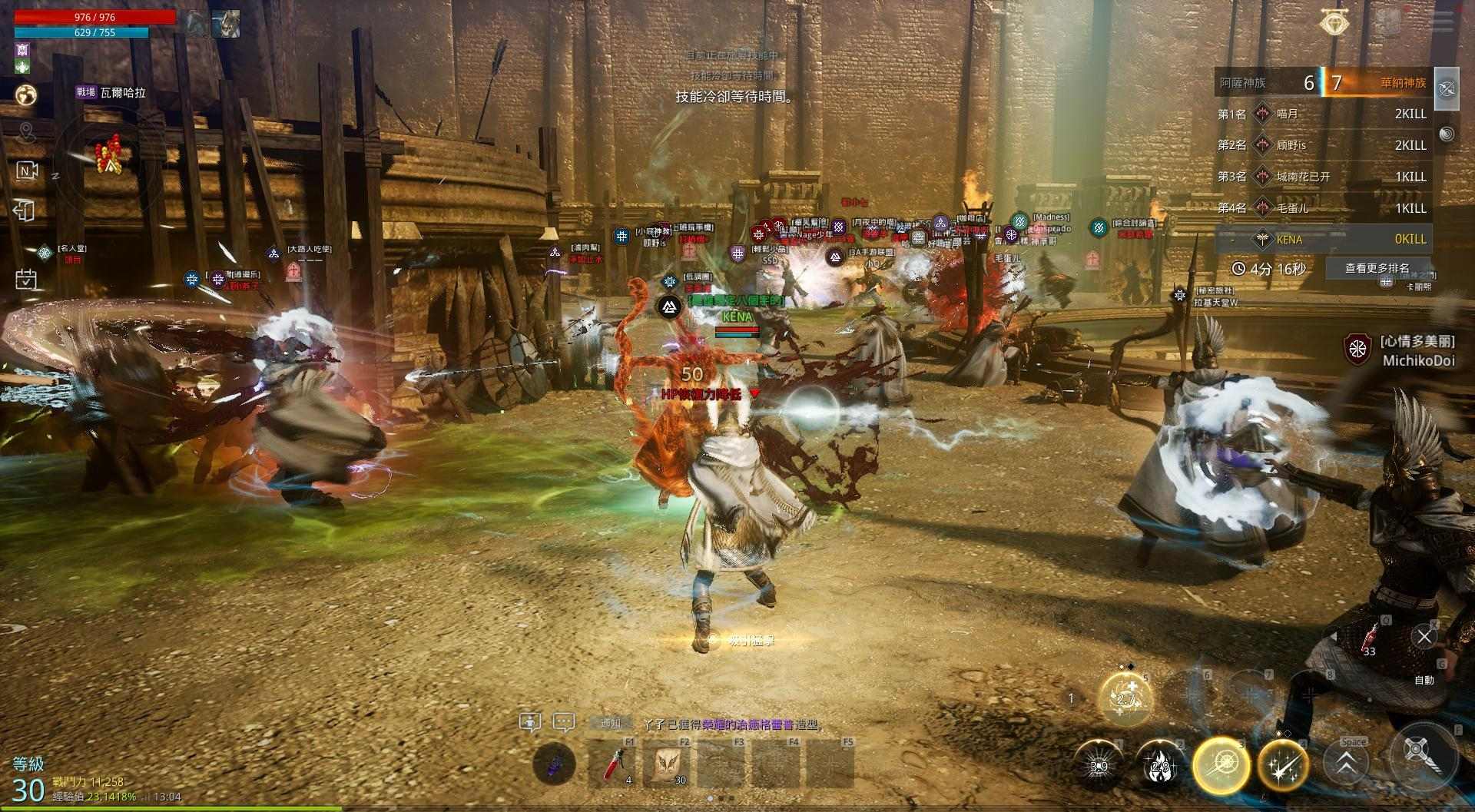Toggle the 自動 auto-battle button

click(1424, 680)
